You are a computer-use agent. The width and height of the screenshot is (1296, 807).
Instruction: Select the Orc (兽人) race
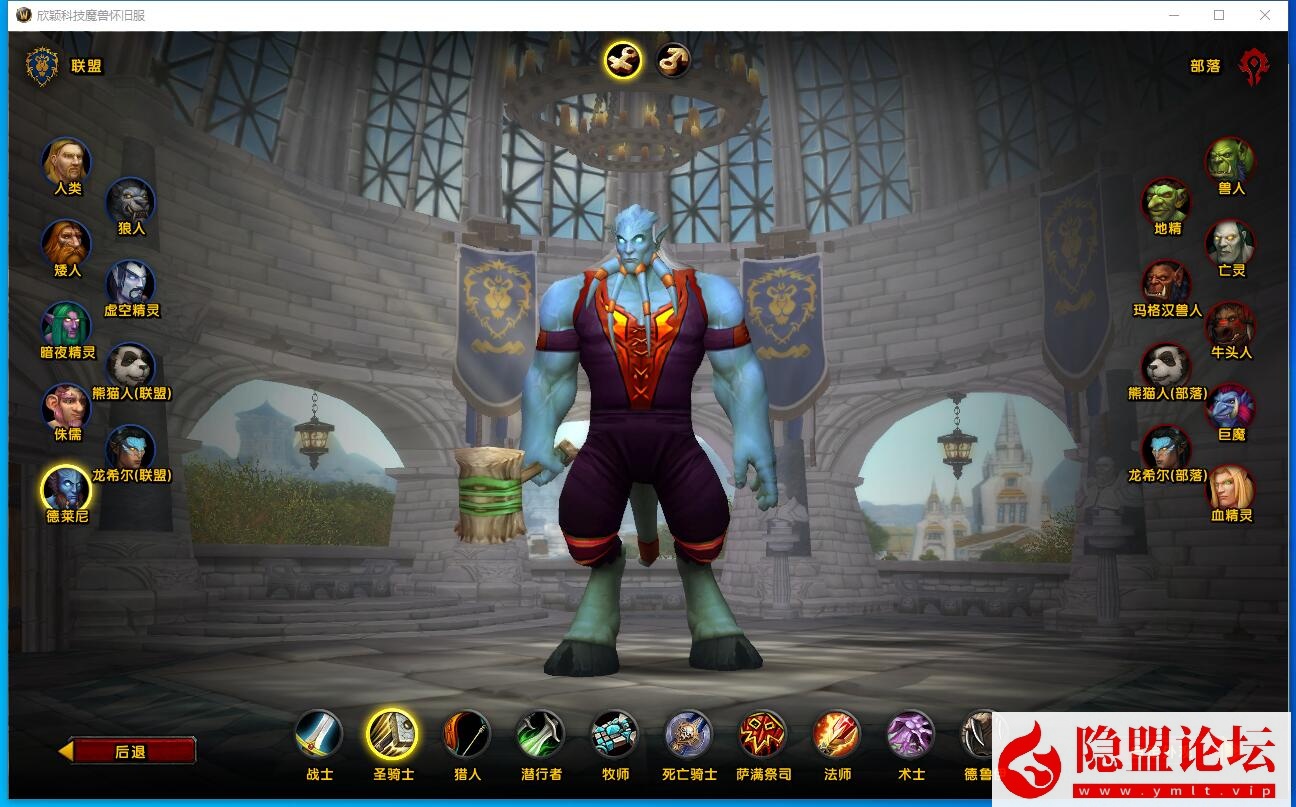pos(1230,162)
